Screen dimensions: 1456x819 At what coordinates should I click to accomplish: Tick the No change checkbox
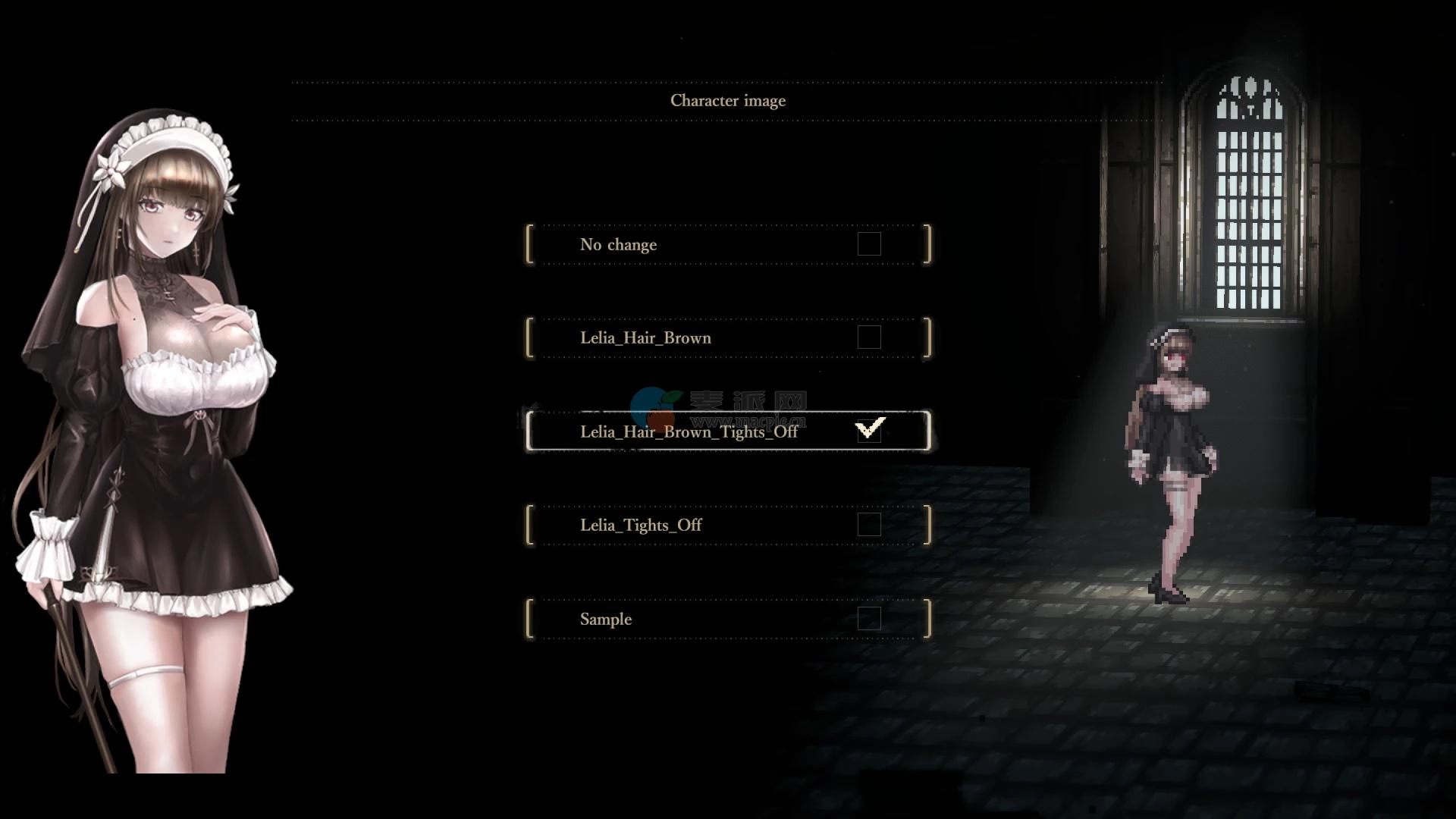coord(869,244)
